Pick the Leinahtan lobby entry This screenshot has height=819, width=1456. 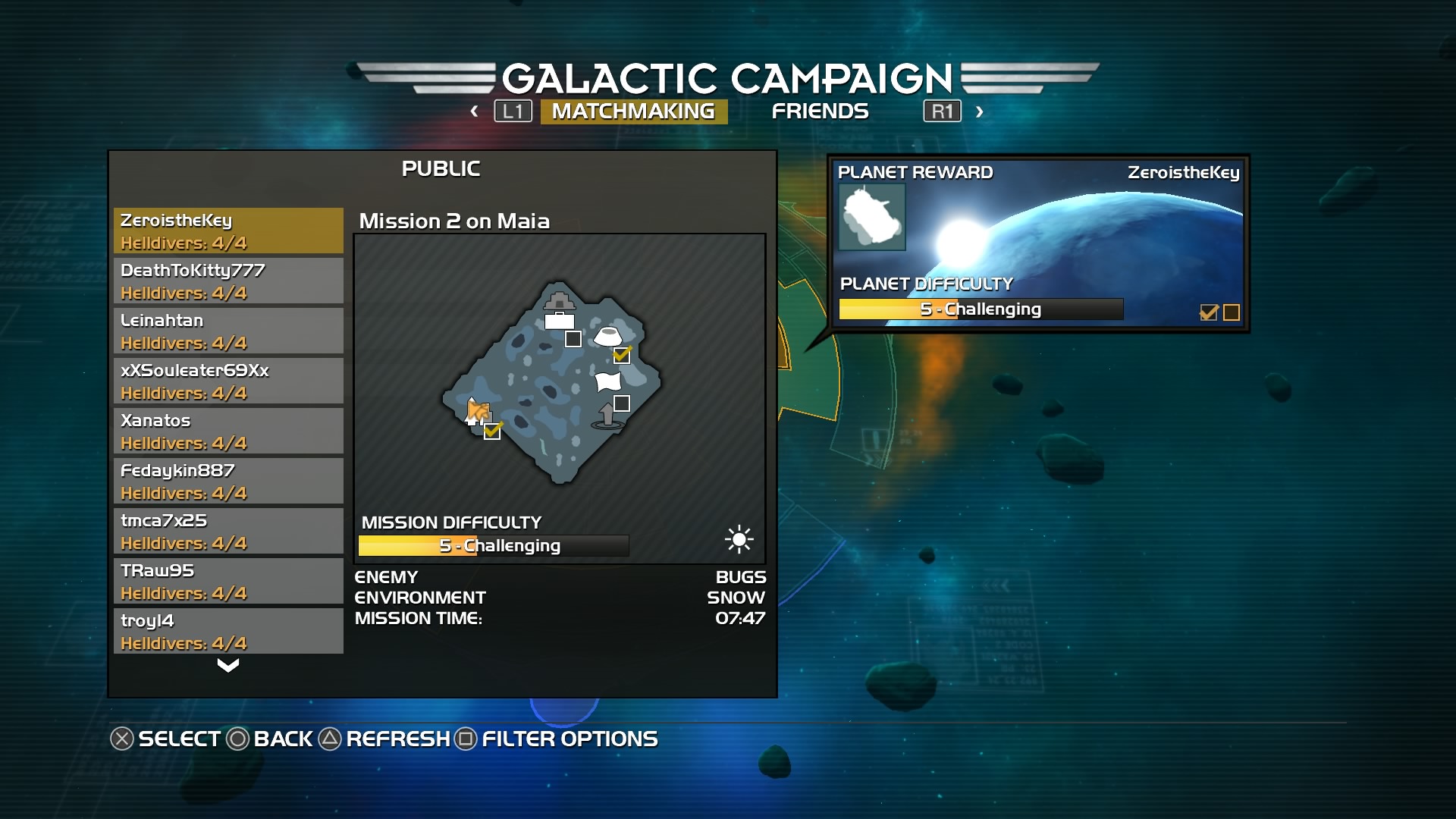pos(228,331)
